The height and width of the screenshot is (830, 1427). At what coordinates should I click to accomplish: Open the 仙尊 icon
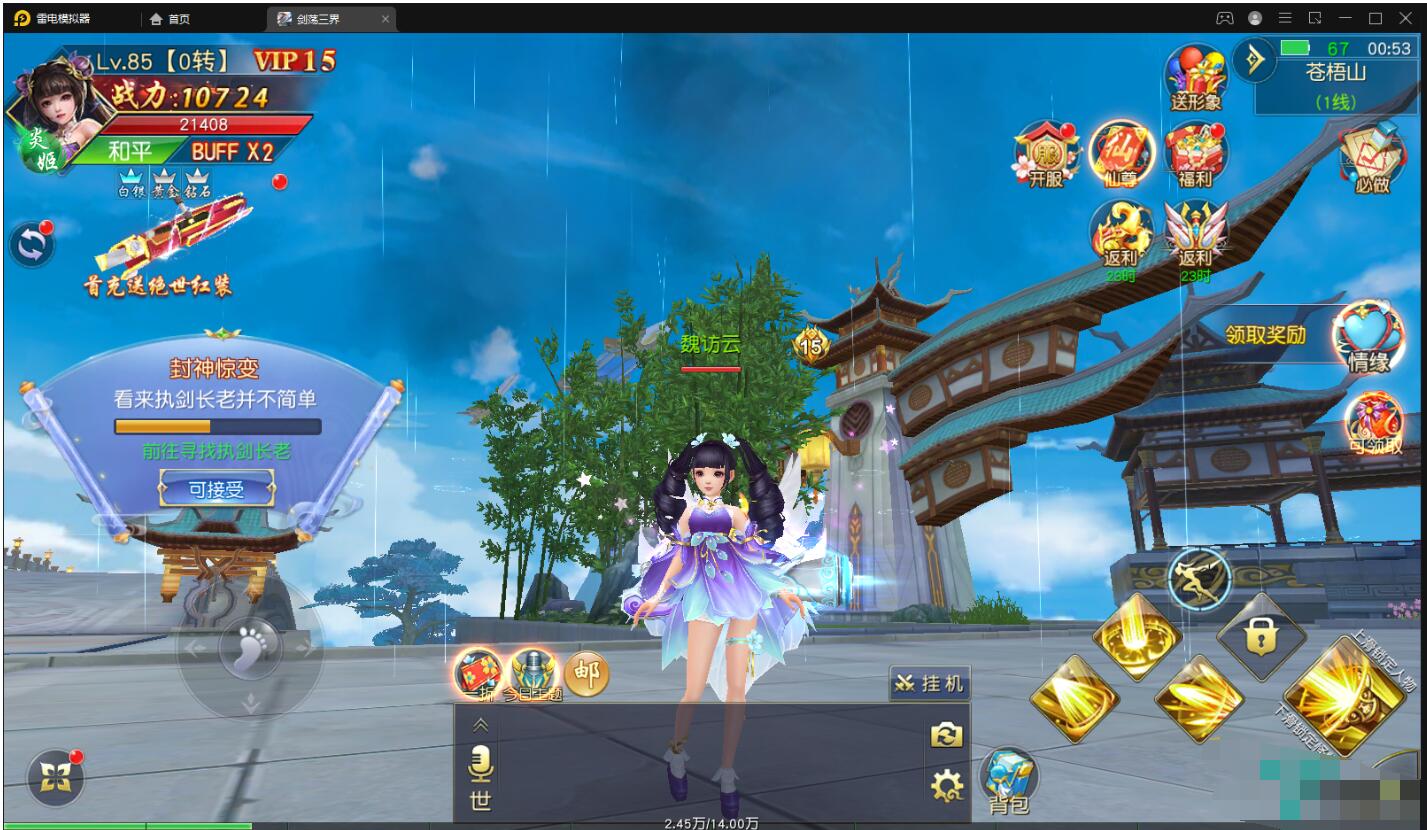tap(1121, 156)
